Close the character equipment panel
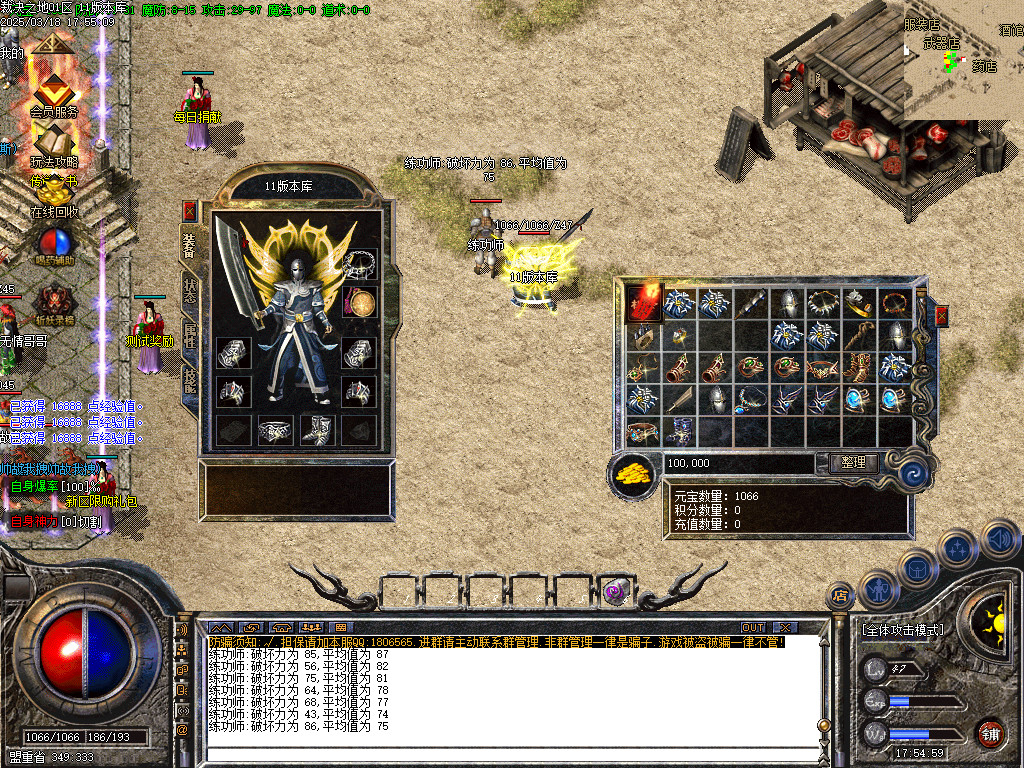The height and width of the screenshot is (768, 1024). [190, 211]
